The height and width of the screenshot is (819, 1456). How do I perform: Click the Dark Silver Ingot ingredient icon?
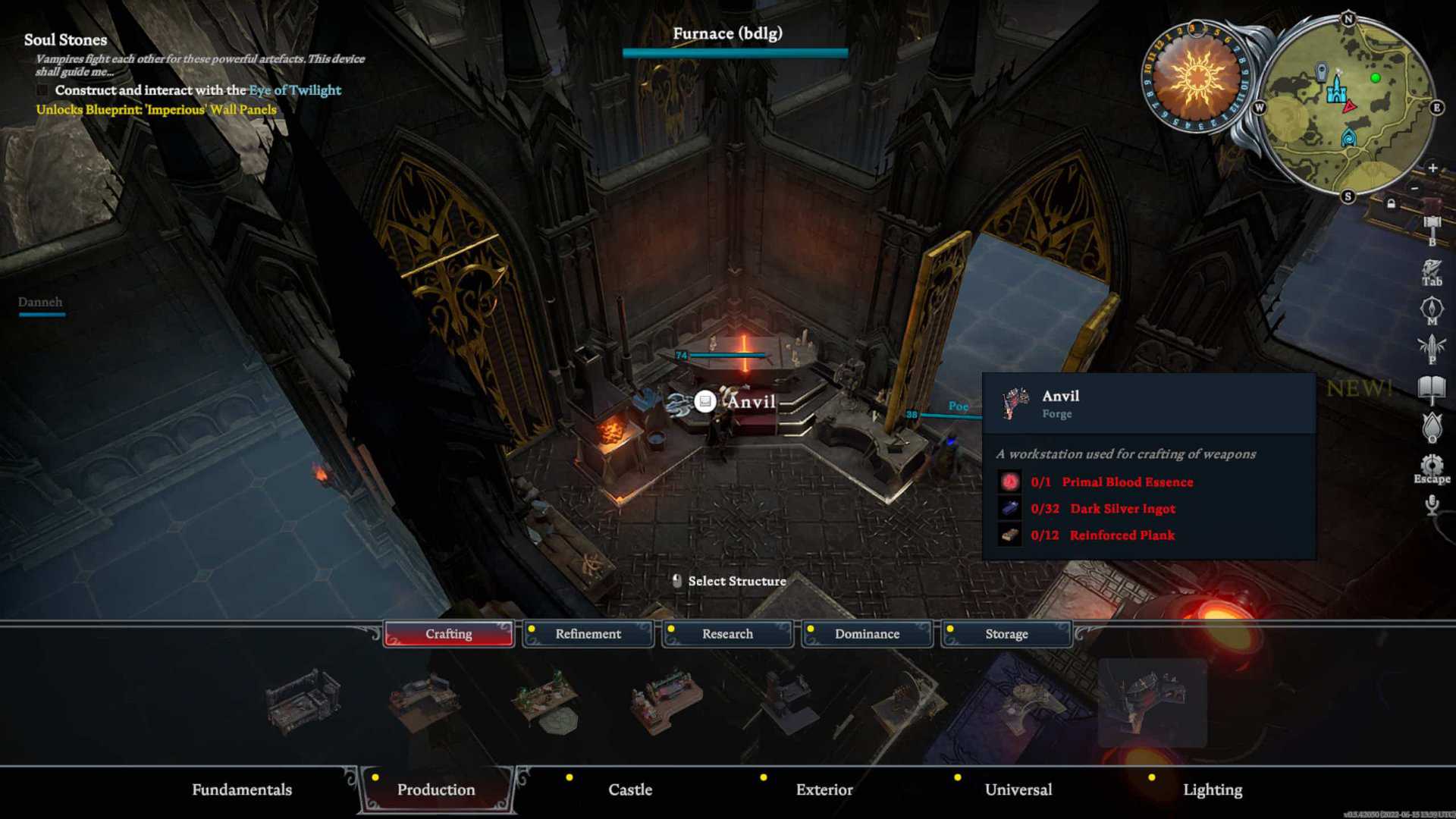[1009, 509]
